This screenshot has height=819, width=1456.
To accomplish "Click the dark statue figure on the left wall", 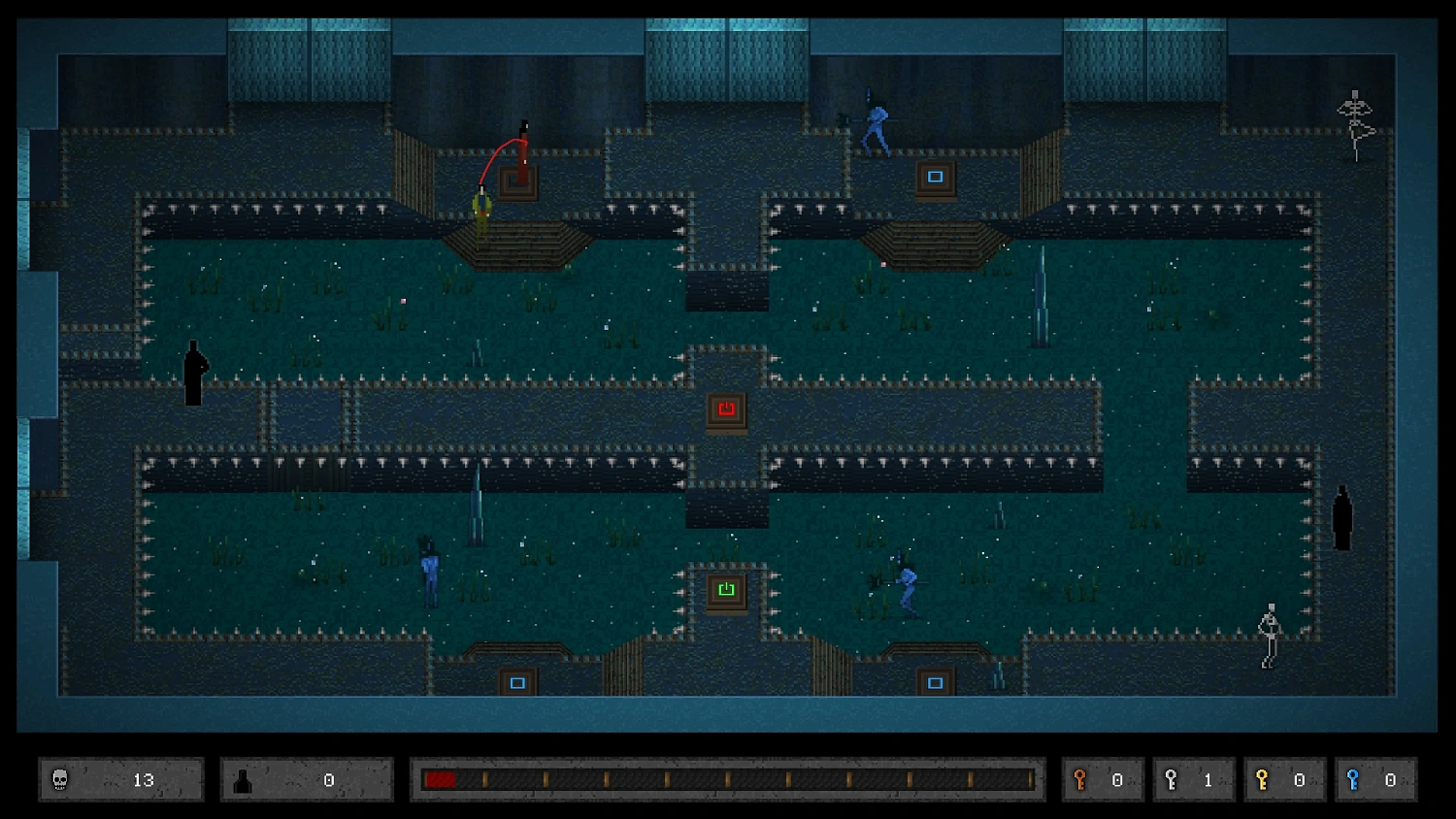I will 194,374.
